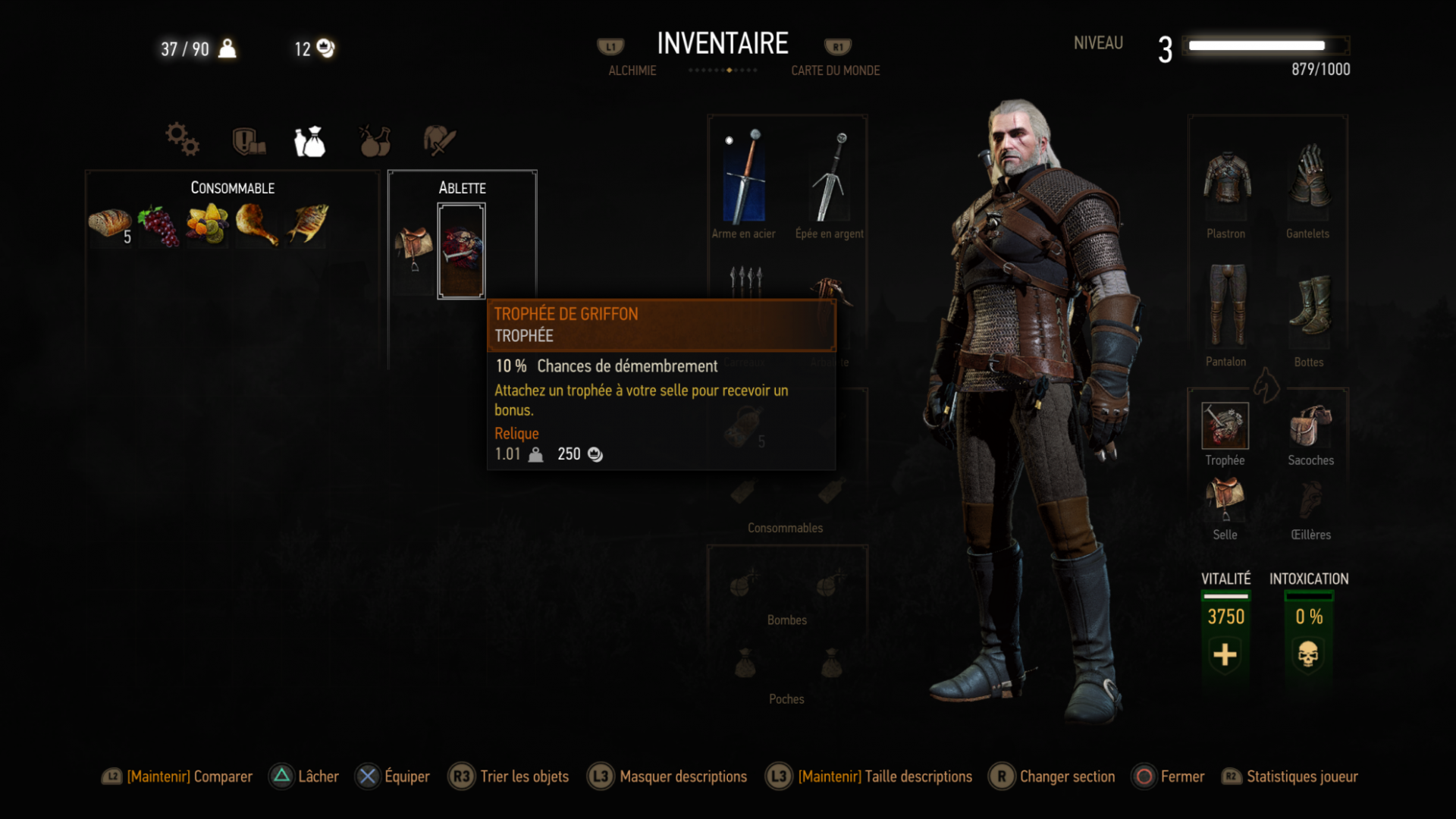Screen dimensions: 1456x819
Task: Select the bread consumable item
Action: [x=109, y=224]
